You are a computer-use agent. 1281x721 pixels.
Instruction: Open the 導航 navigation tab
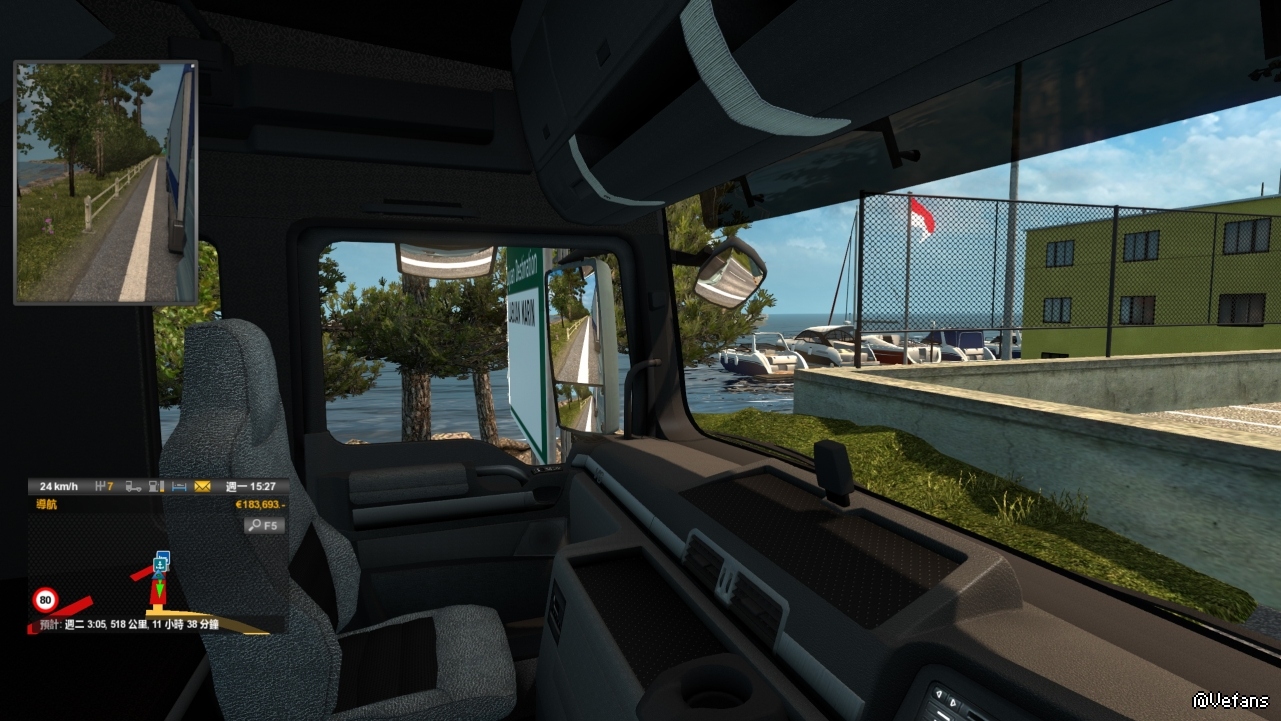coord(46,505)
